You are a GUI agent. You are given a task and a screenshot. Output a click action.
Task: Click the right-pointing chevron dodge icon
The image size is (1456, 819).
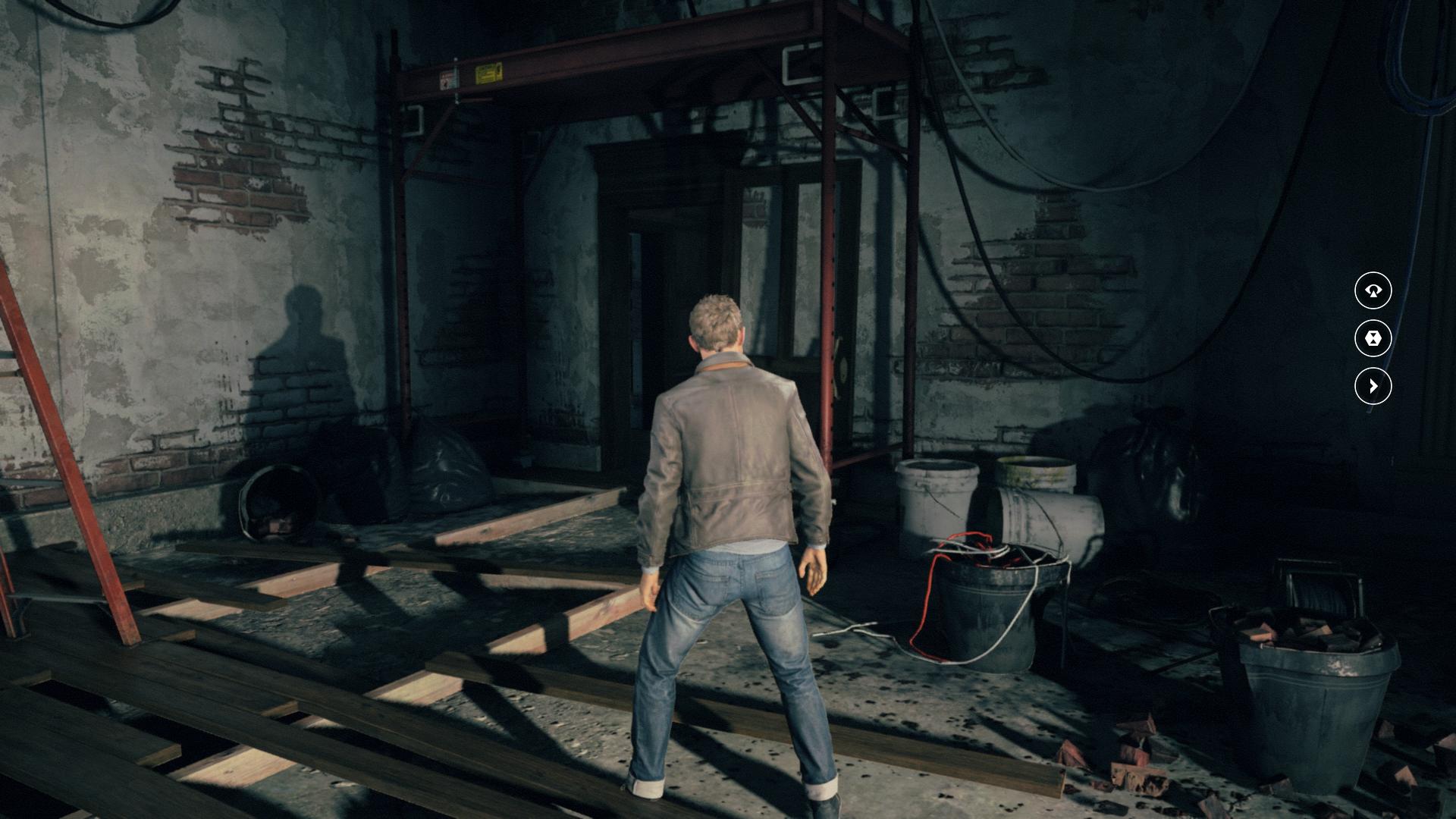tap(1373, 387)
